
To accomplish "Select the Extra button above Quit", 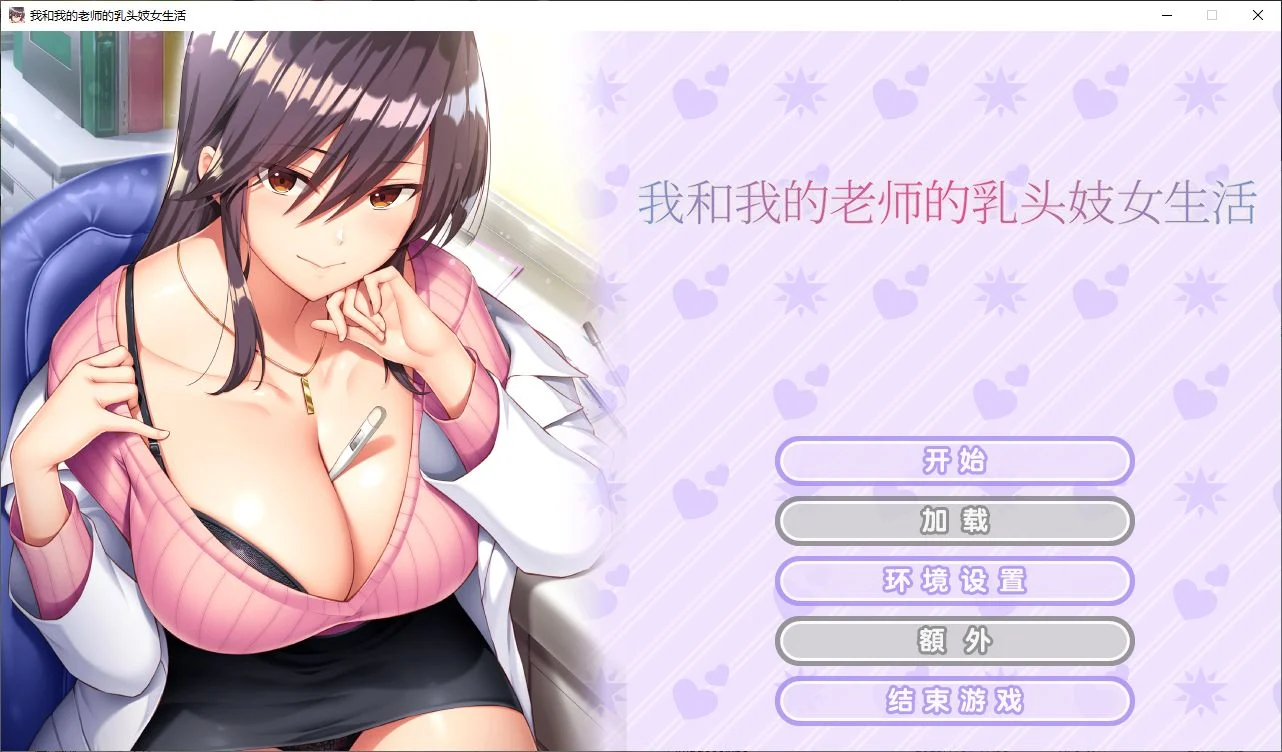I will 954,641.
